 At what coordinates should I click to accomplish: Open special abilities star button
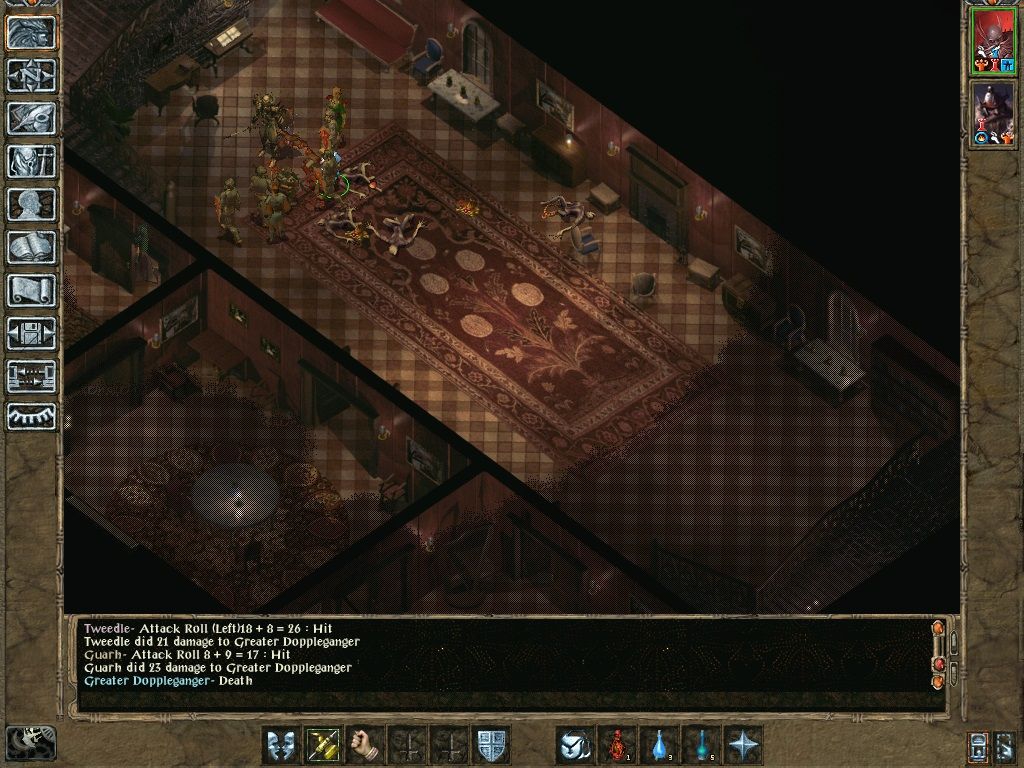point(744,745)
